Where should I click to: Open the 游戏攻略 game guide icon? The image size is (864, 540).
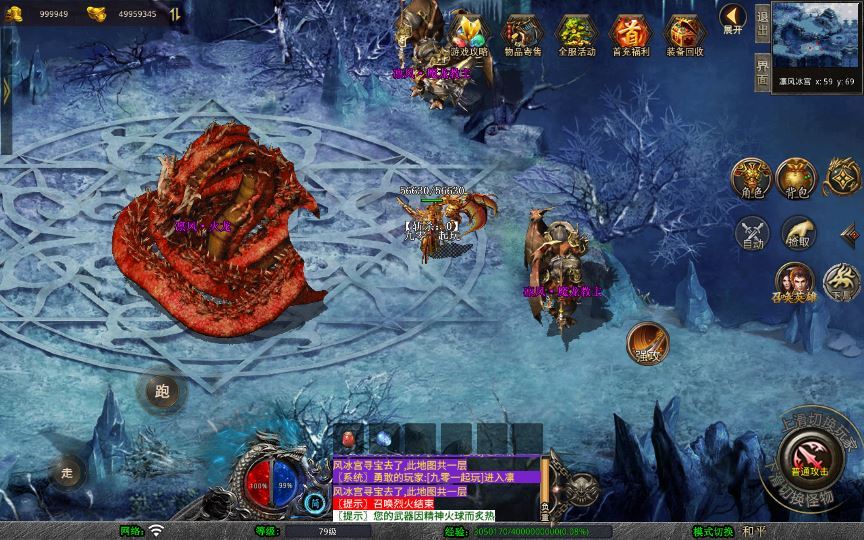point(468,34)
